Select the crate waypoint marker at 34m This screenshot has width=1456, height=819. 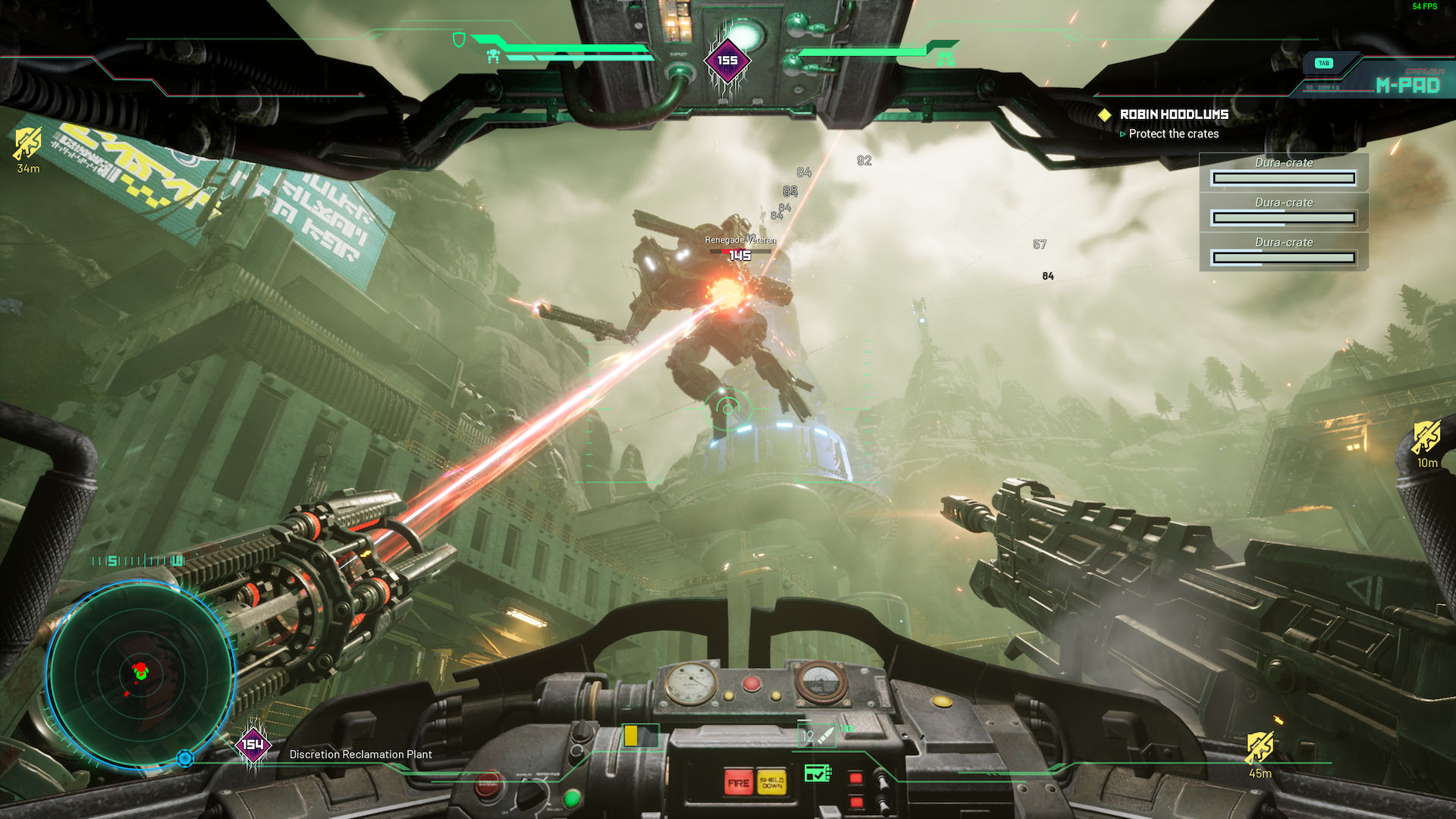point(28,143)
